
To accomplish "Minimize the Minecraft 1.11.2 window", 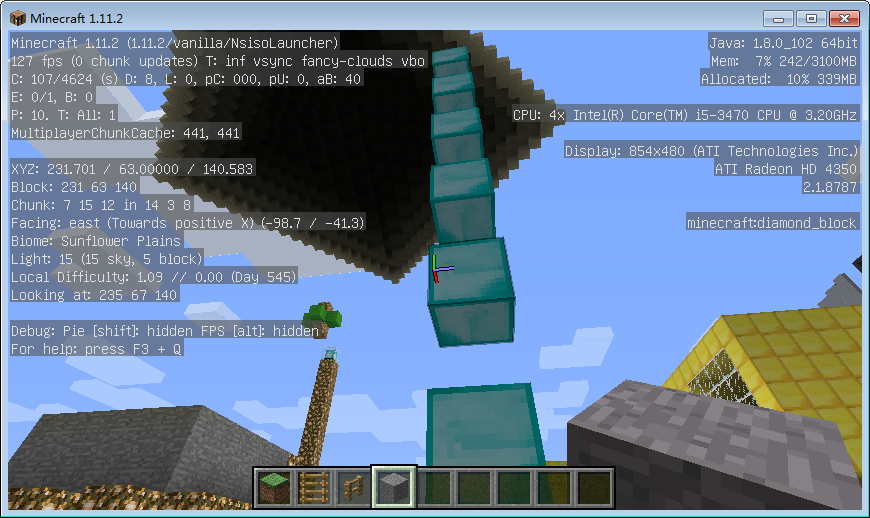I will tap(777, 18).
